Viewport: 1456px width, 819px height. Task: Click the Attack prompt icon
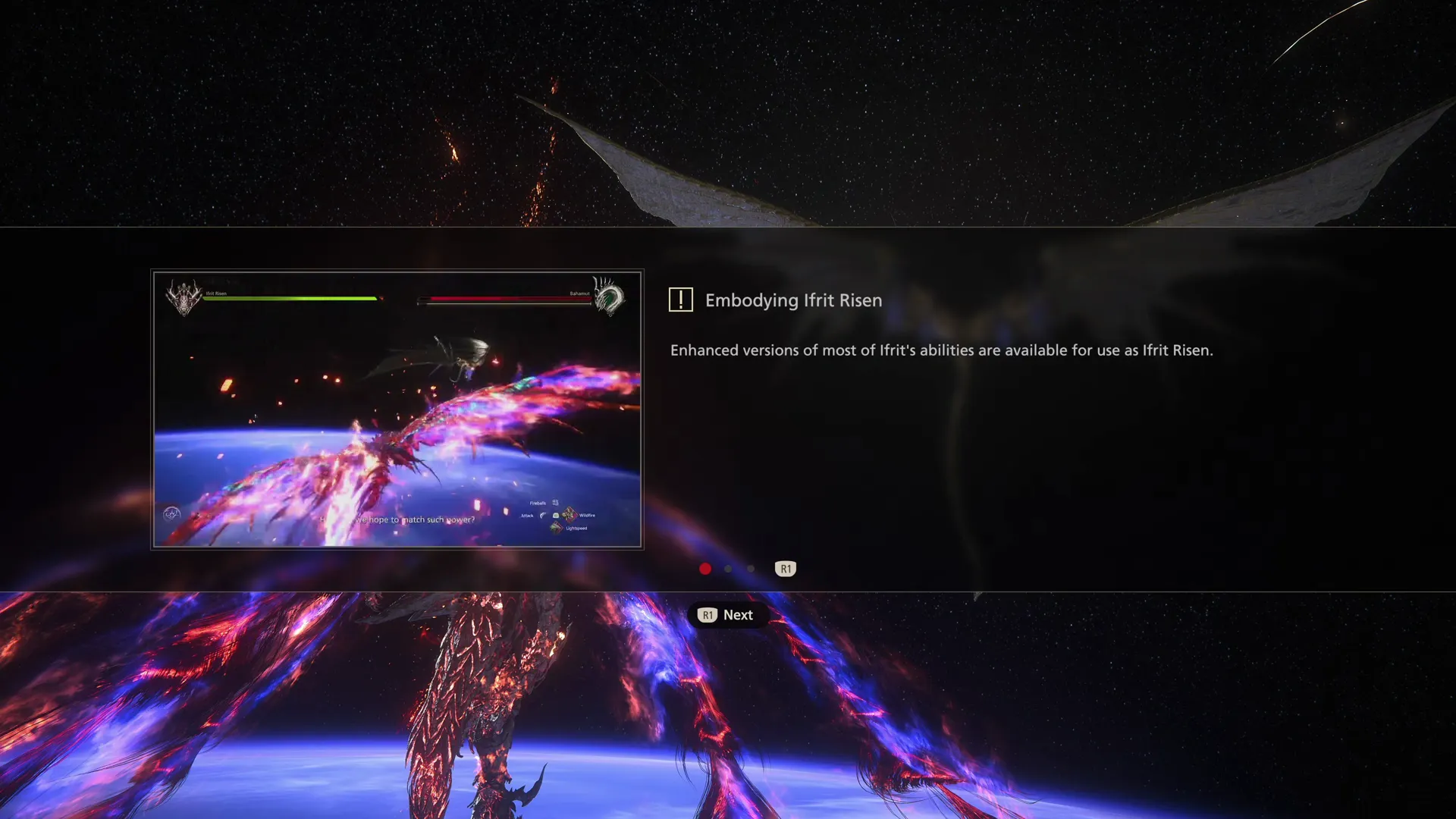point(542,516)
